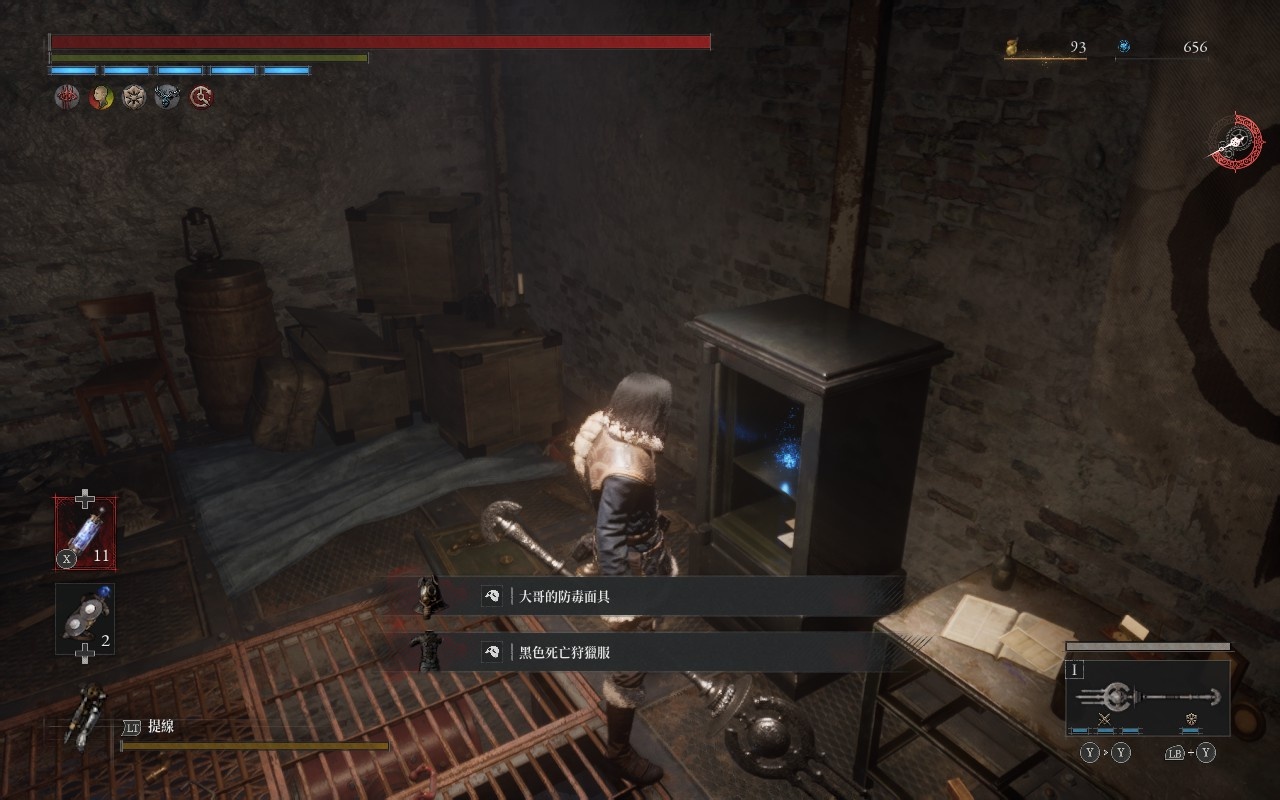
Task: Click the right Fable Art icon on weapon panel
Action: 1192,719
